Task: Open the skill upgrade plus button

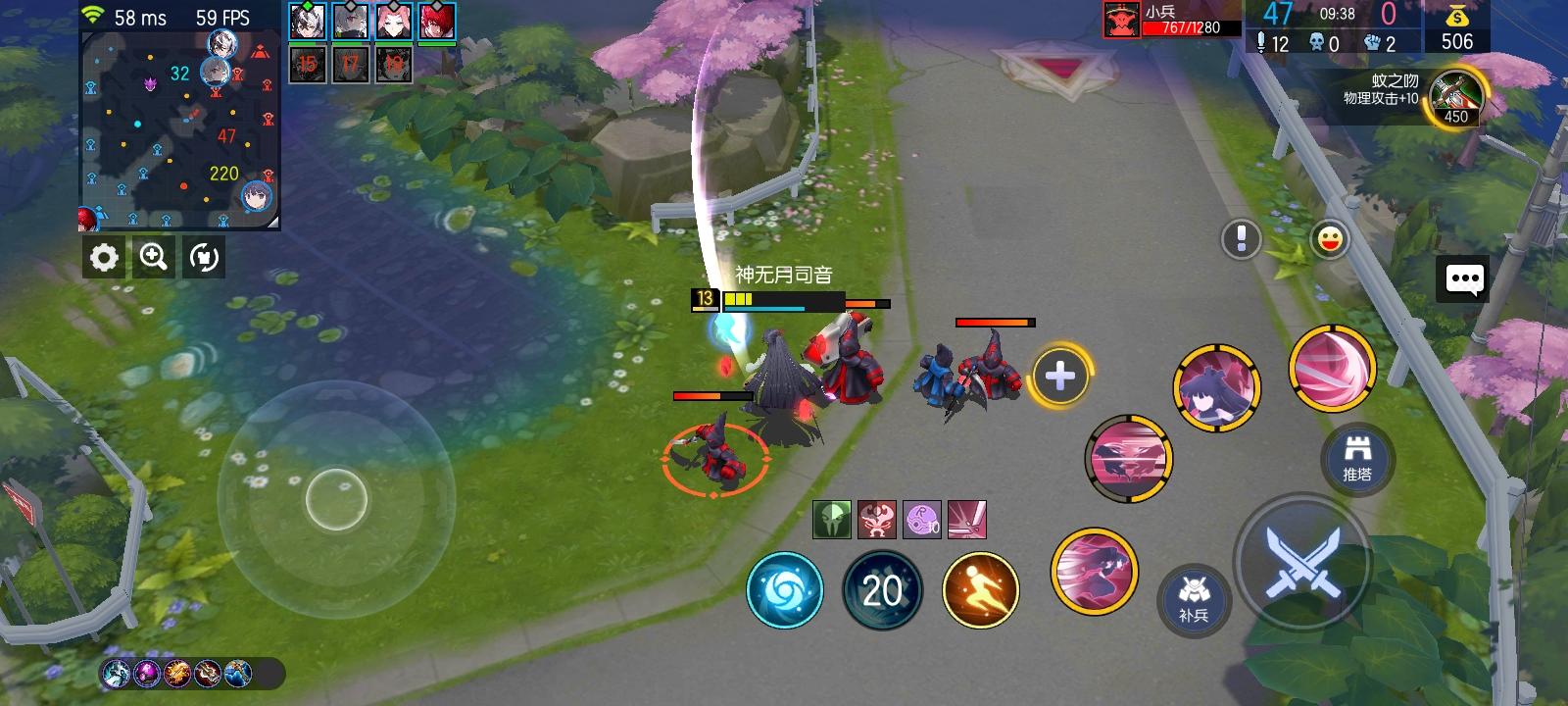Action: [x=1060, y=374]
